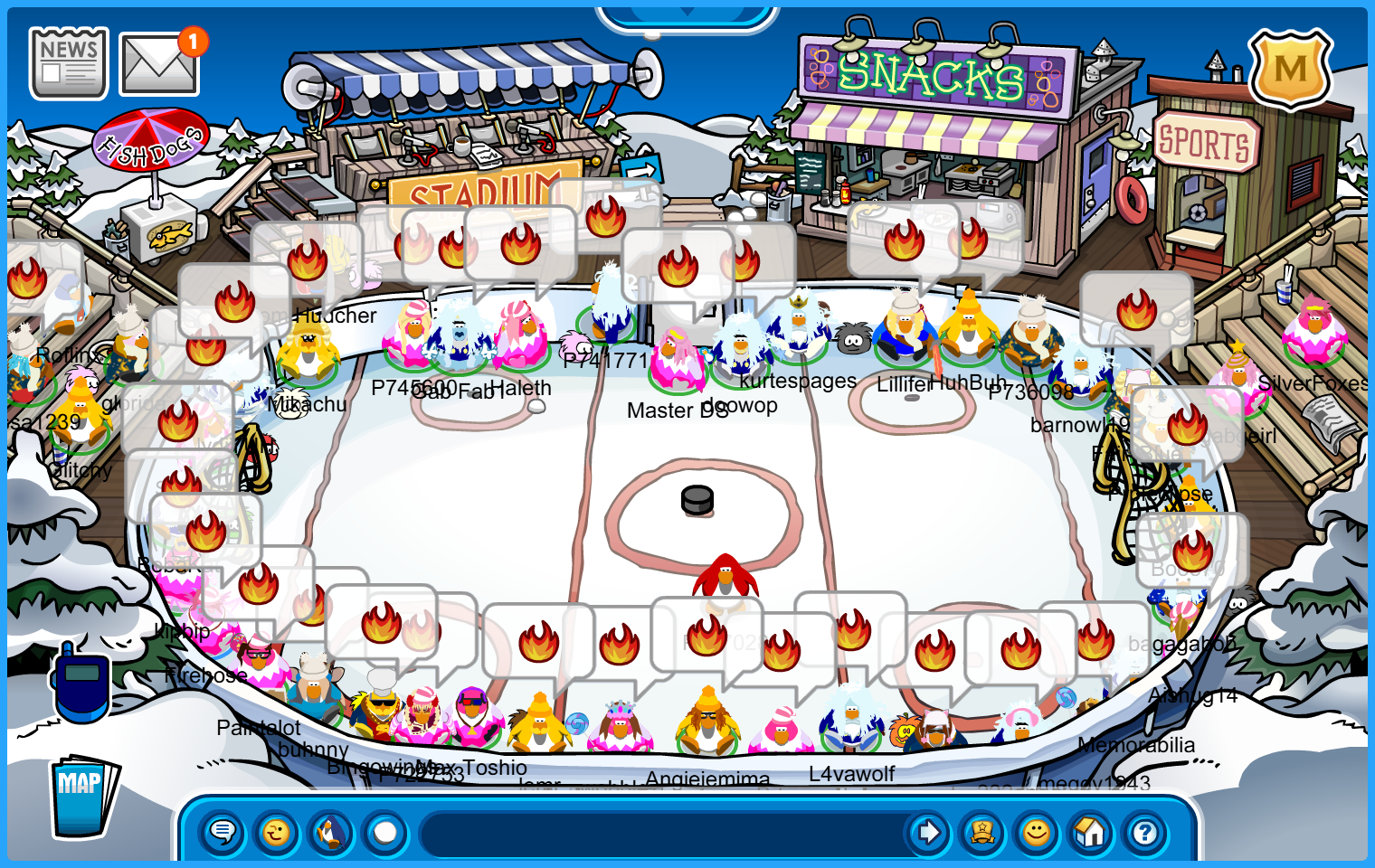Image resolution: width=1375 pixels, height=868 pixels.
Task: Open the speech bubble safe chat menu
Action: pyautogui.click(x=223, y=832)
